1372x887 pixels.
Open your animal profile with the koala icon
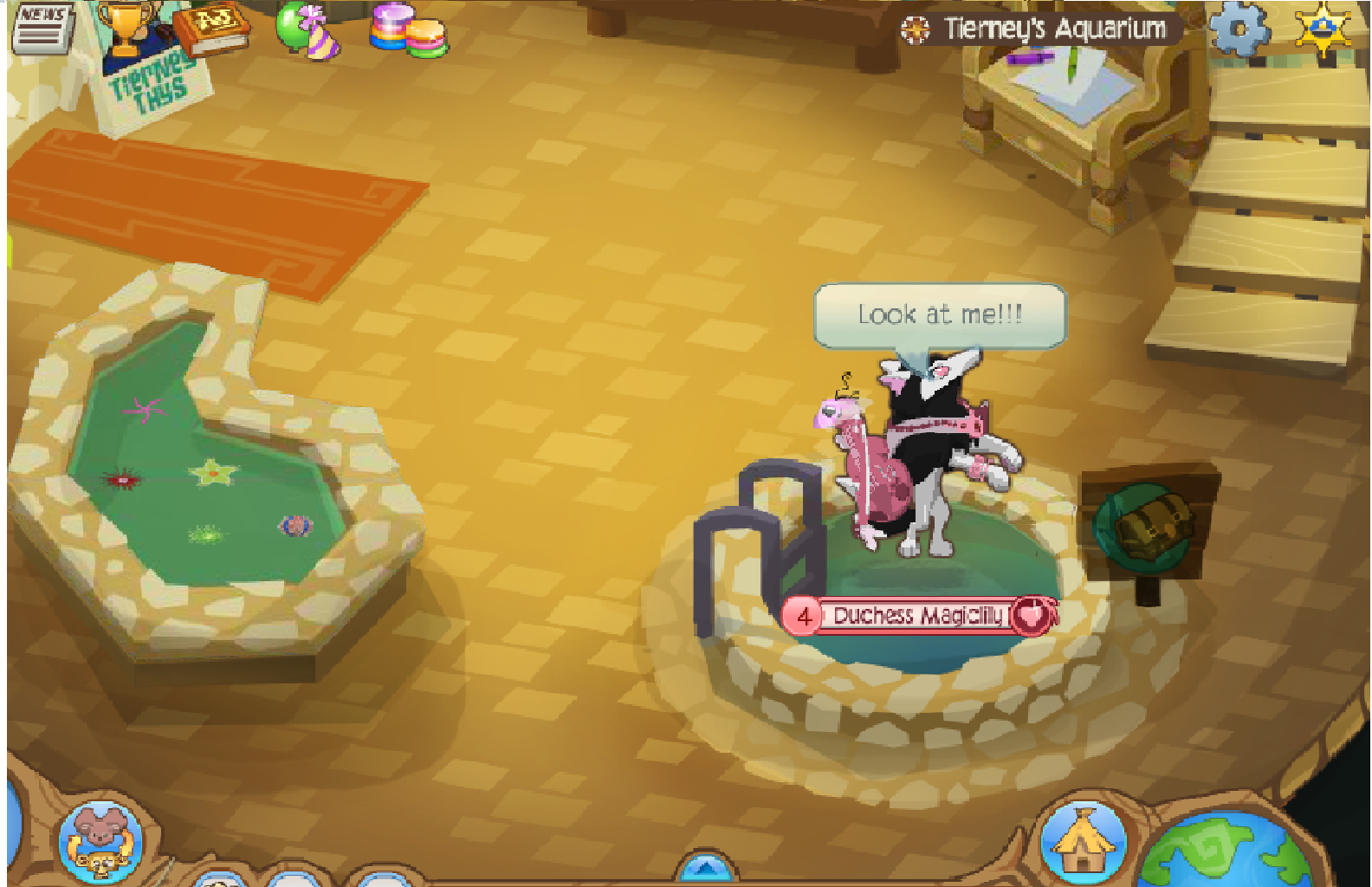[x=98, y=834]
